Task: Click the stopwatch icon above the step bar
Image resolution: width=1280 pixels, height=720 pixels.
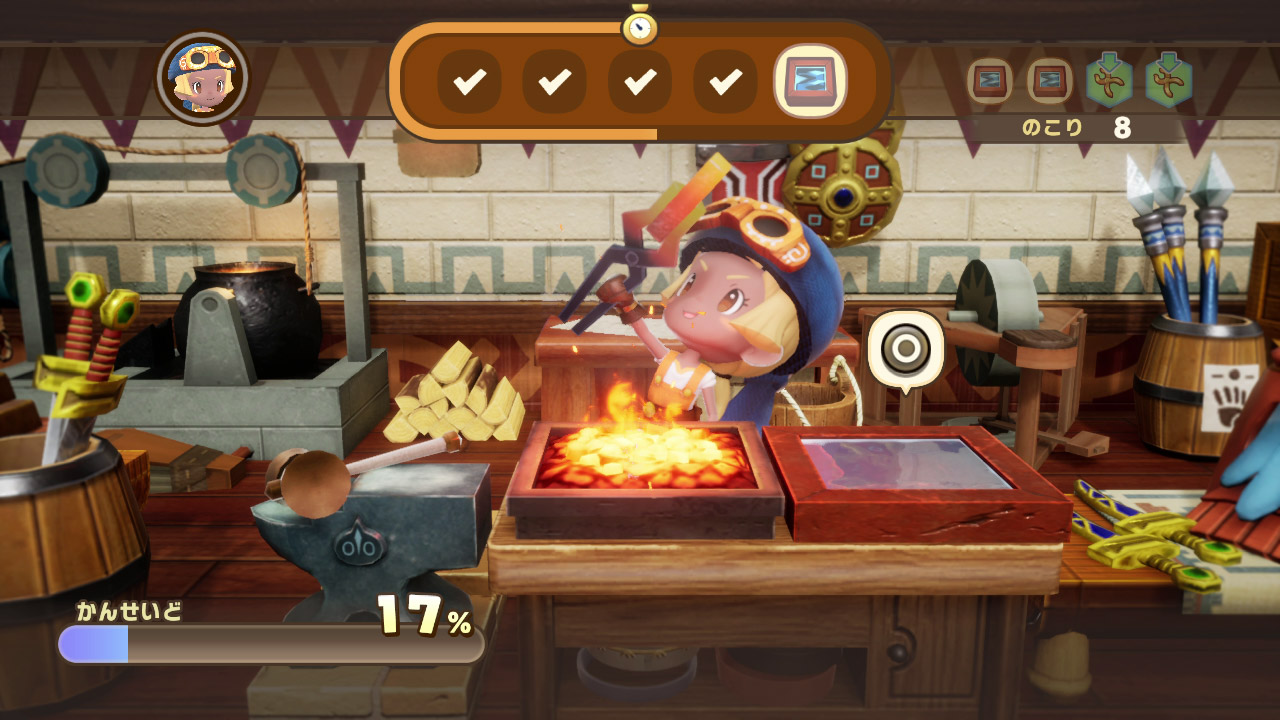Action: (640, 26)
